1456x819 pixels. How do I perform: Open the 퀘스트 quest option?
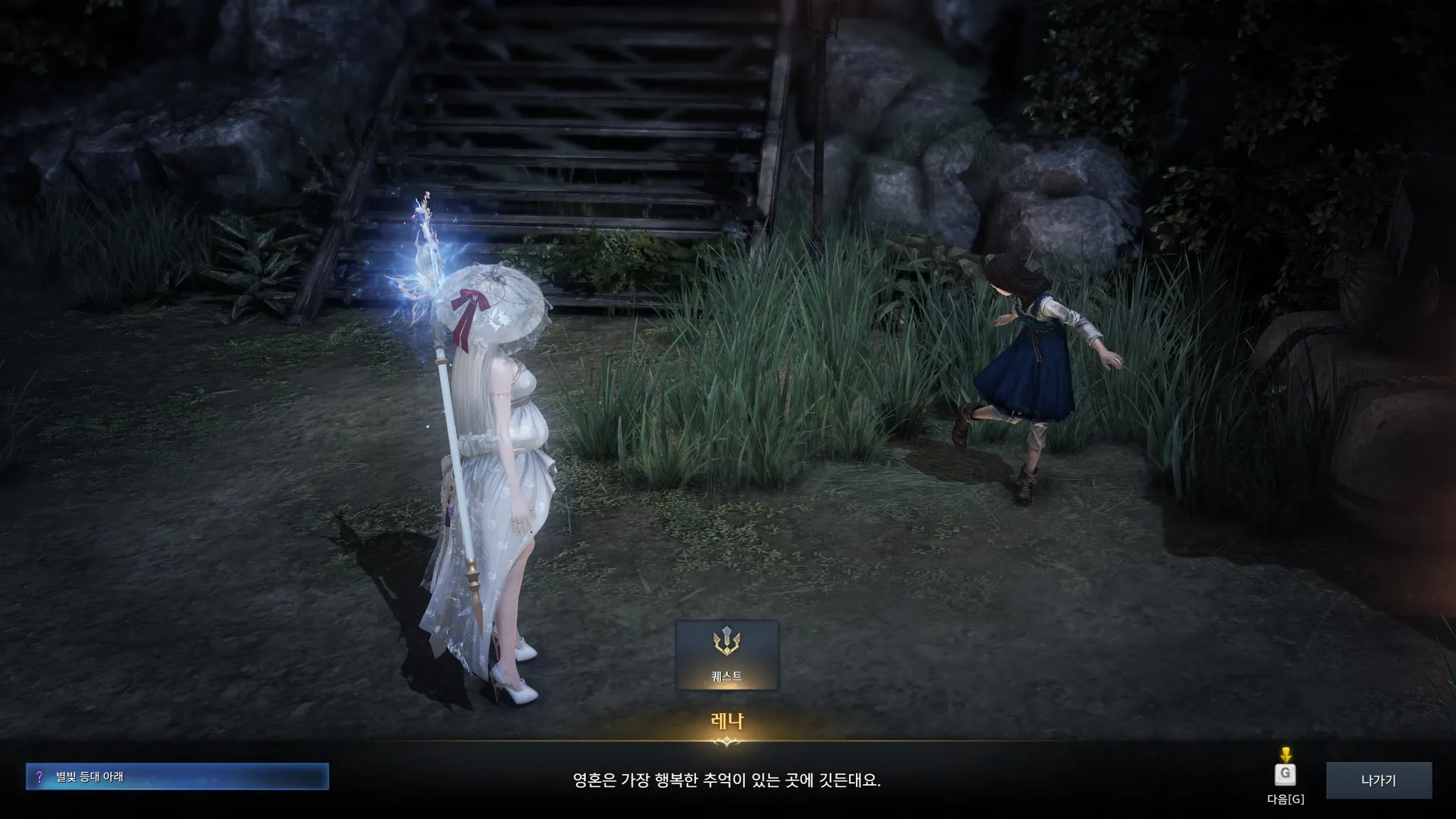coord(727,655)
